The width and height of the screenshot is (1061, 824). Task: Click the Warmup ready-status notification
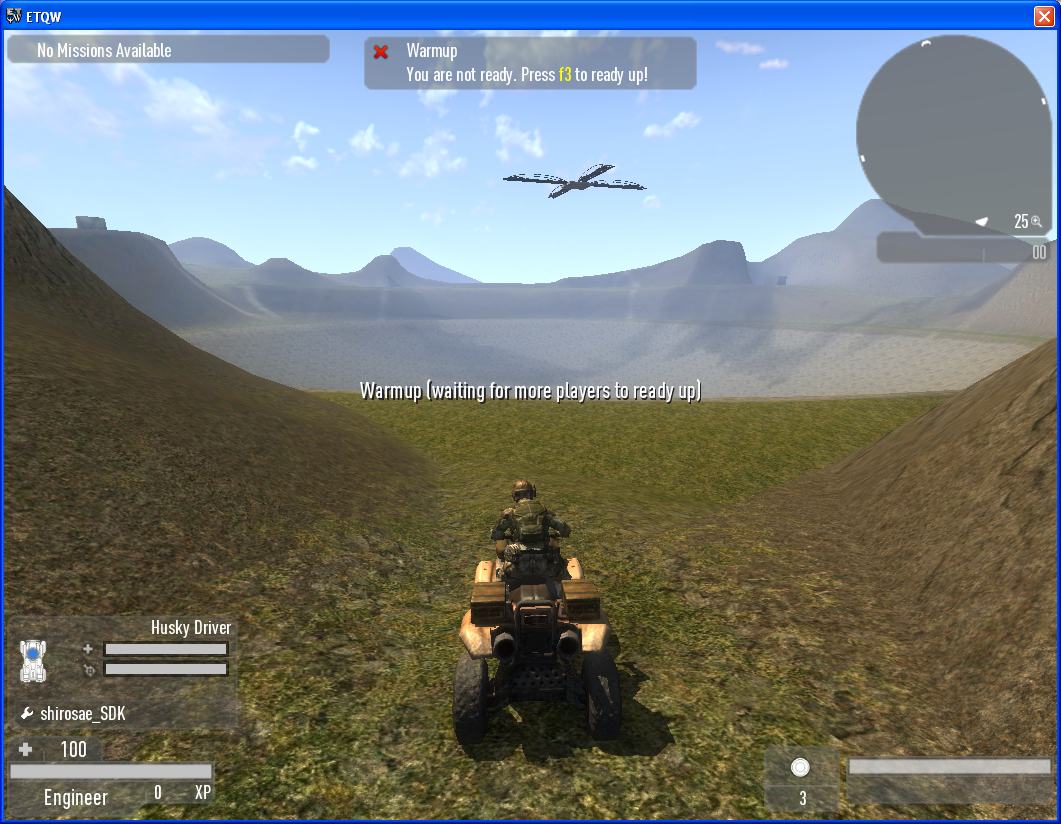[530, 63]
